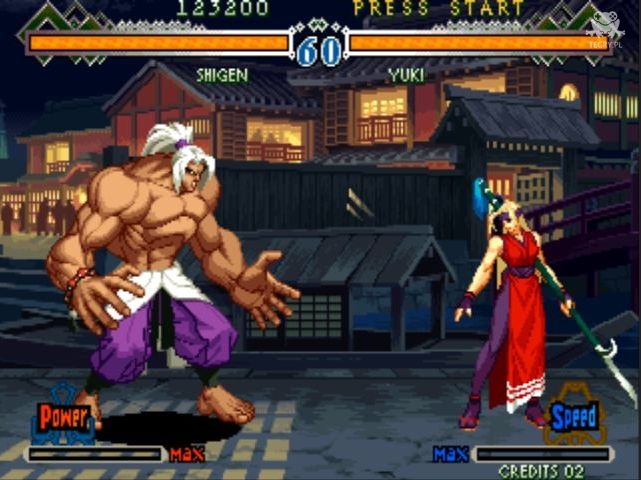641x480 pixels.
Task: Click Shigen's Power mode emblem
Action: [64, 415]
